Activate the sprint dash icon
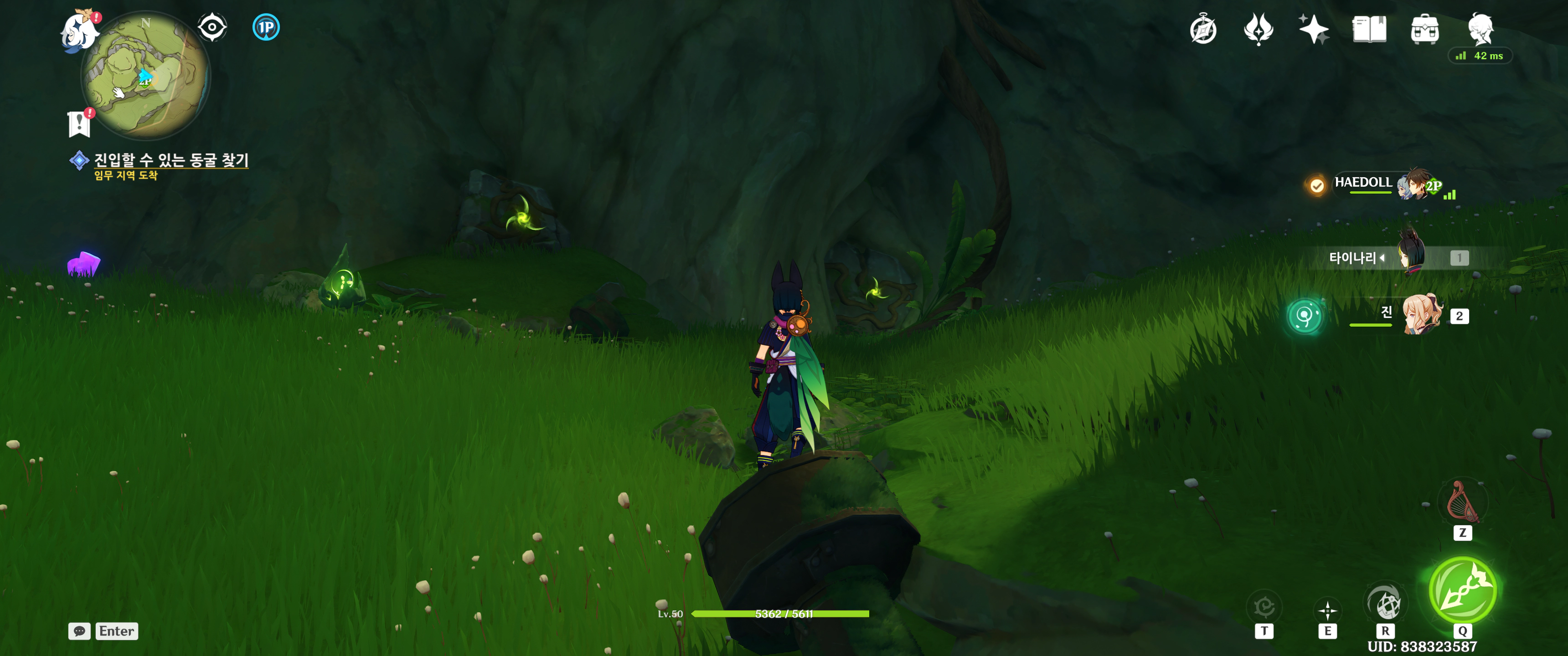The height and width of the screenshot is (656, 1568). (x=1384, y=604)
